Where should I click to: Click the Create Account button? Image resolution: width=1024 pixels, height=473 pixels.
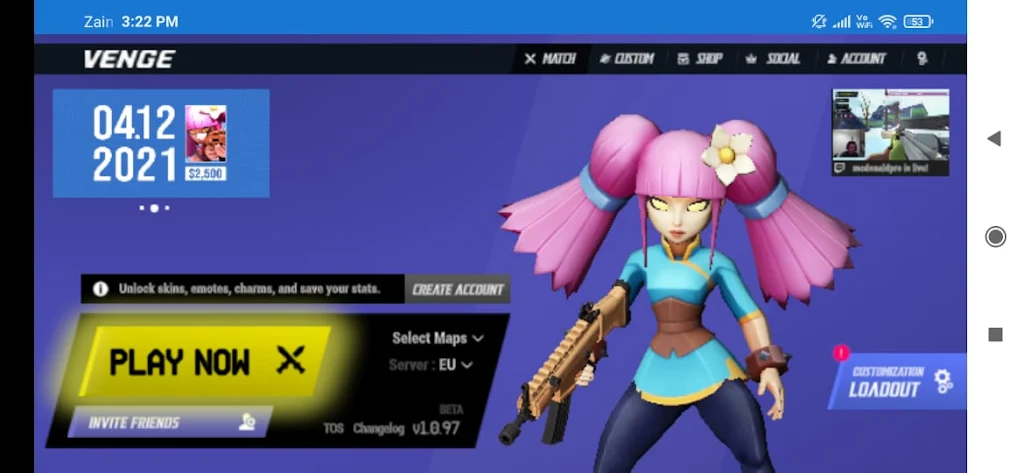pos(458,289)
